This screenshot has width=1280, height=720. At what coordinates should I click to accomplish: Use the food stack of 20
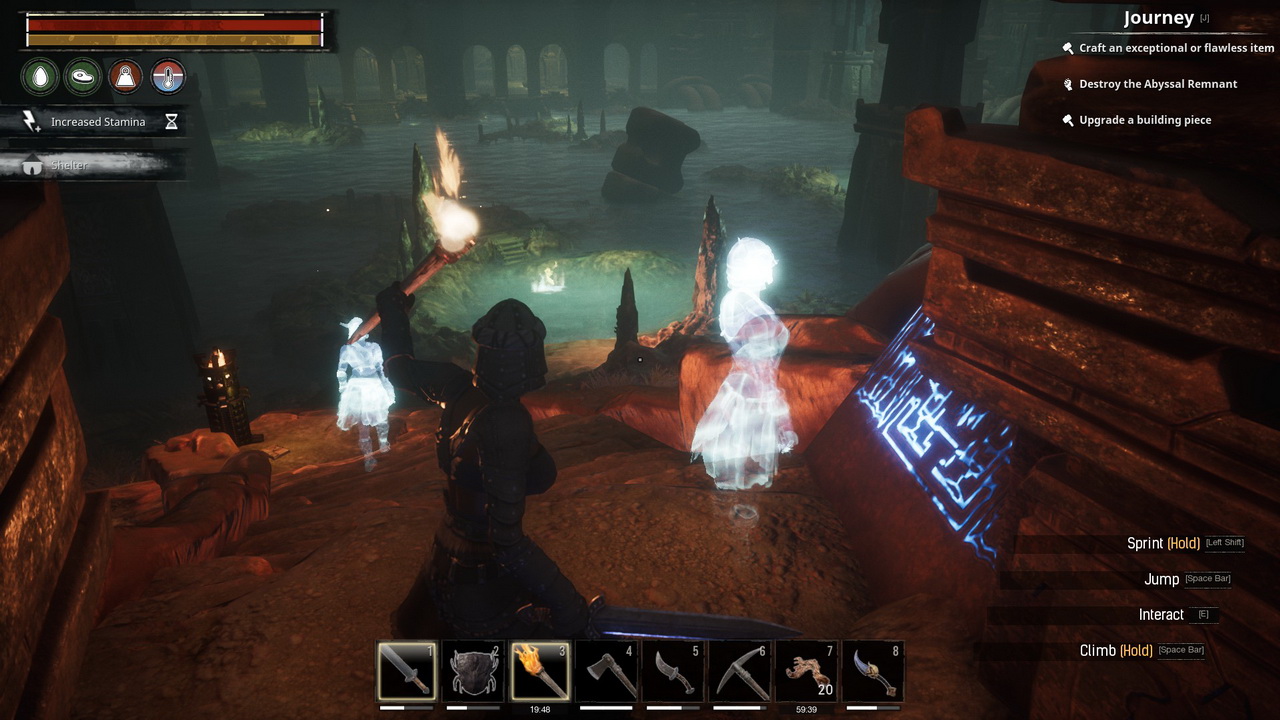click(806, 671)
